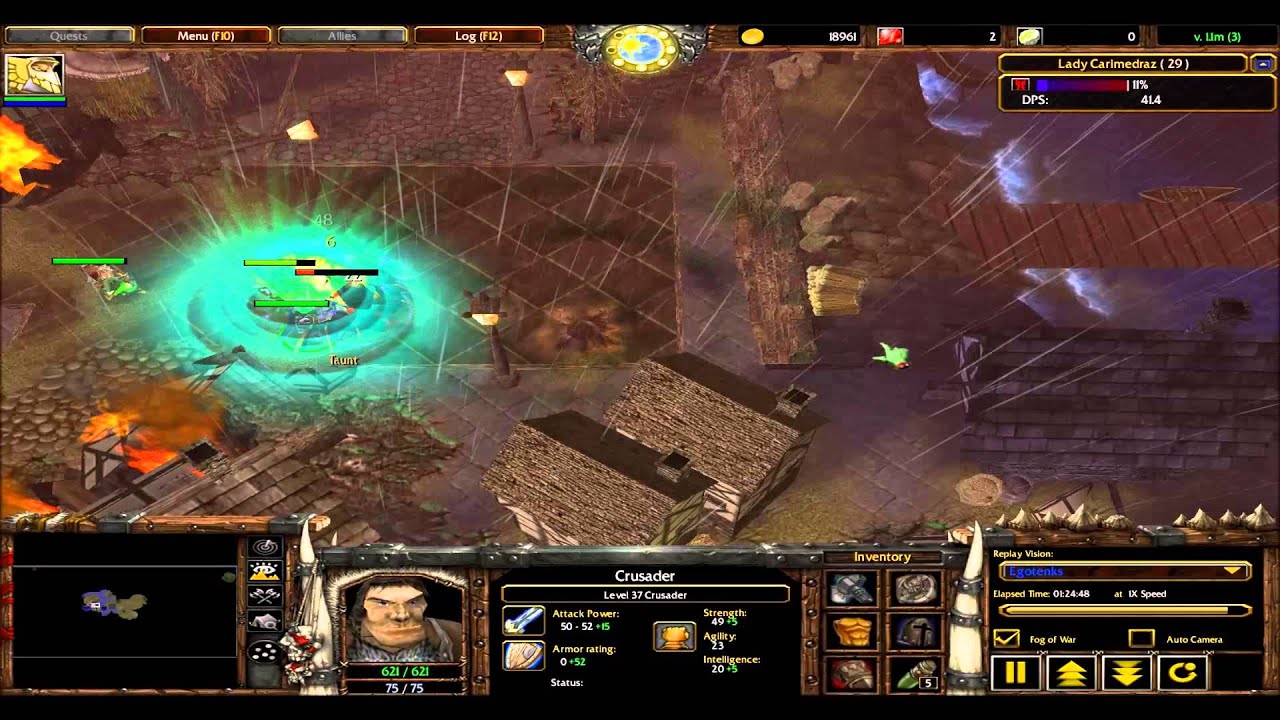Screen dimensions: 1280x720
Task: Select the green potion with 5 charges
Action: tap(917, 672)
